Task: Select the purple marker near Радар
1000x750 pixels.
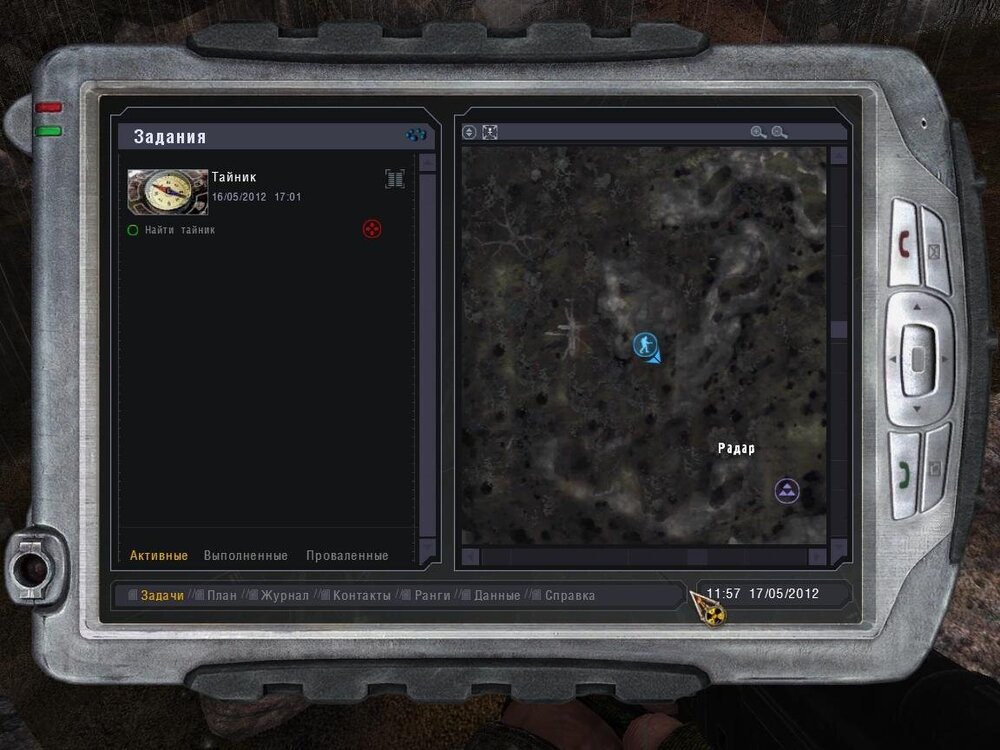Action: coord(788,490)
